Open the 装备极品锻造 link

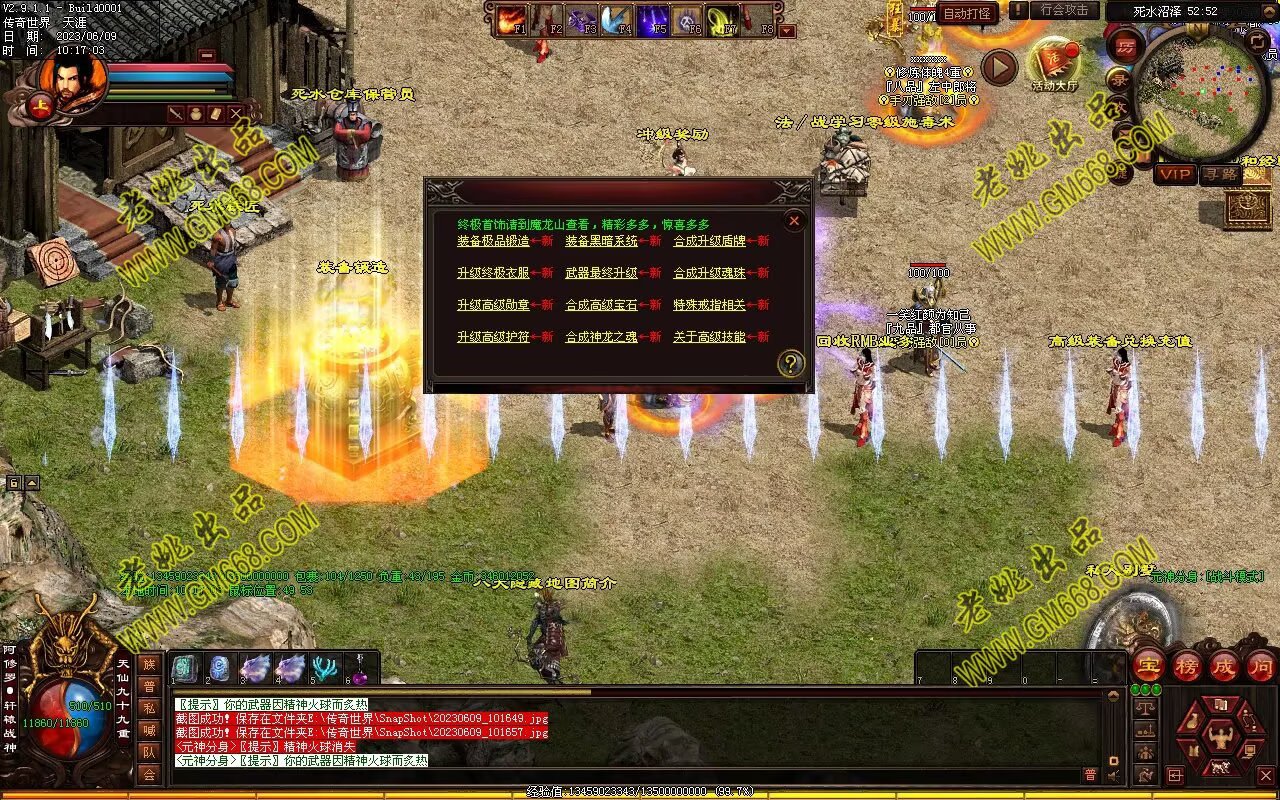(493, 241)
